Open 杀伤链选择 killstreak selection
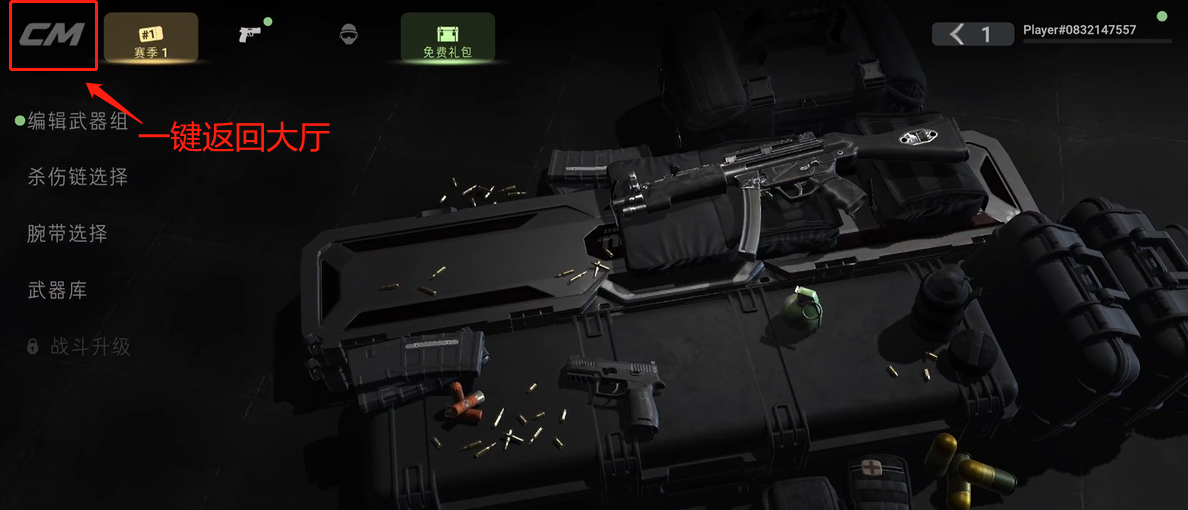This screenshot has height=510, width=1188. 77,178
